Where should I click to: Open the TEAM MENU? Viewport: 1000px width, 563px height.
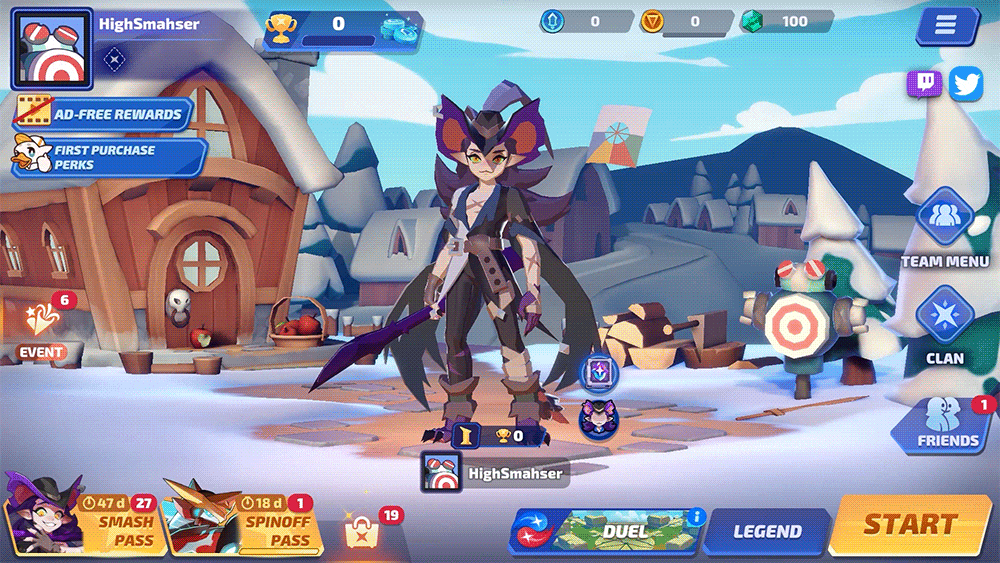(944, 229)
